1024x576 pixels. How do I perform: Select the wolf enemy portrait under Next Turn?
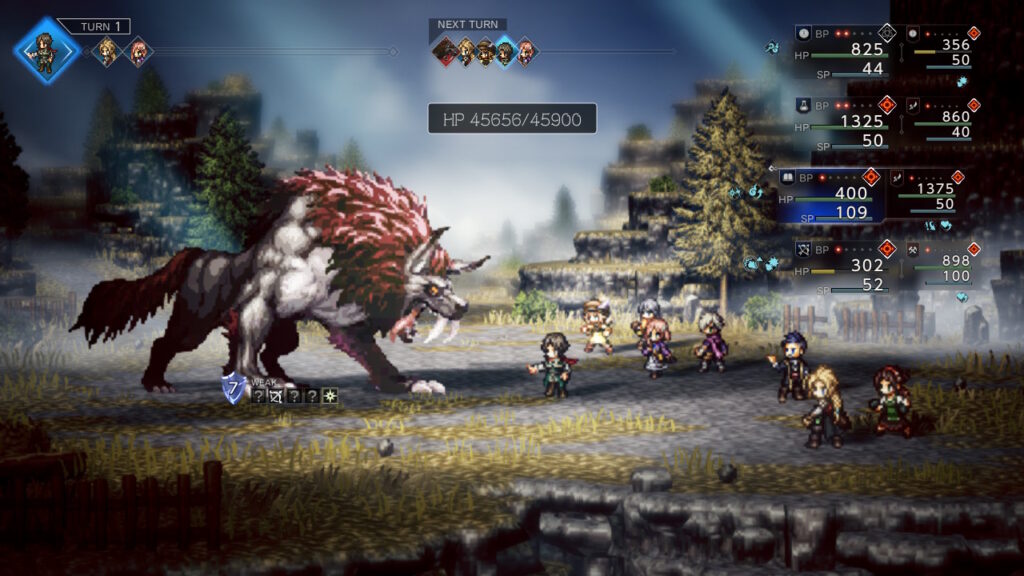pyautogui.click(x=446, y=51)
